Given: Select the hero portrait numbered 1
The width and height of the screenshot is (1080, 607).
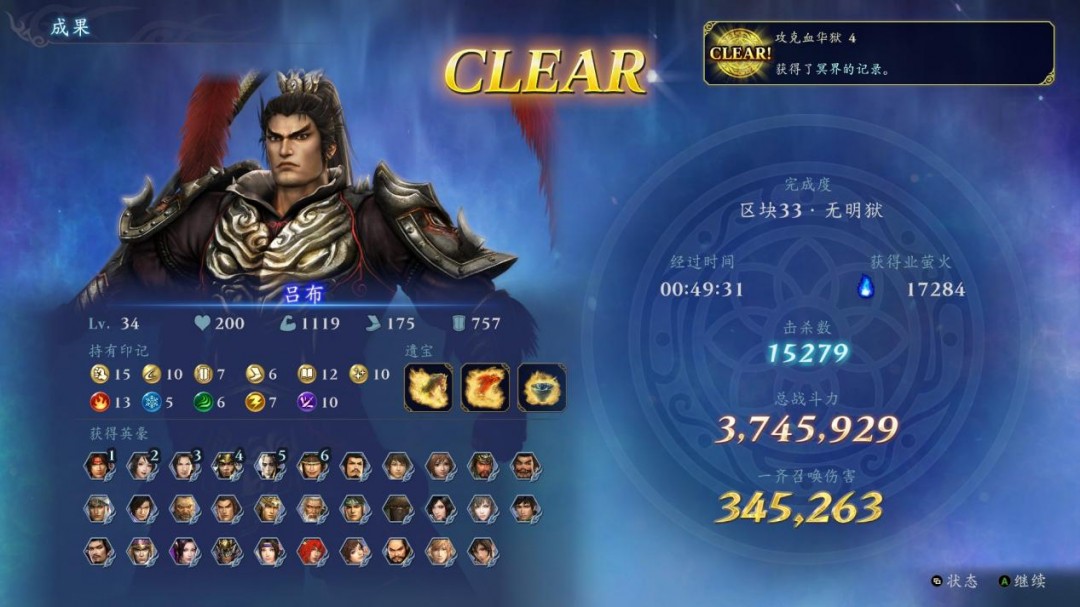Looking at the screenshot, I should [x=99, y=466].
